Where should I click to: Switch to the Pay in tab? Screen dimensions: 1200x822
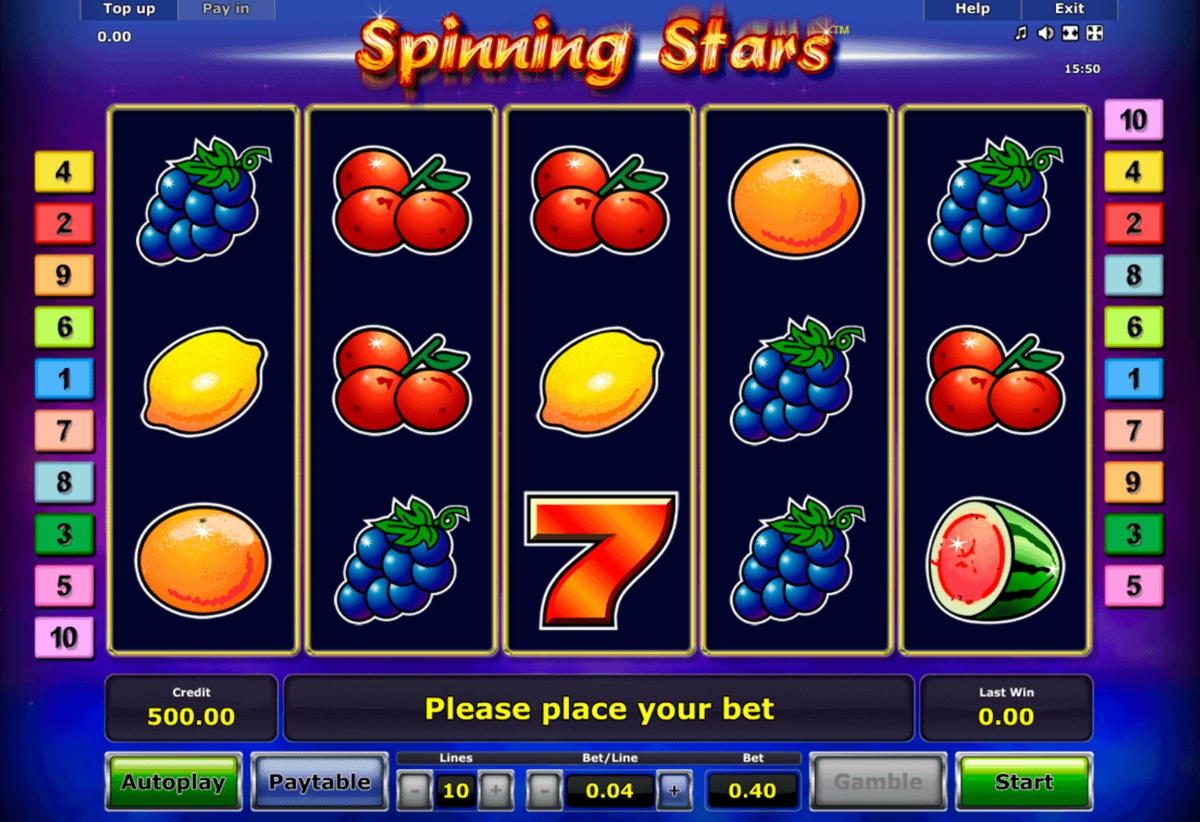[226, 9]
